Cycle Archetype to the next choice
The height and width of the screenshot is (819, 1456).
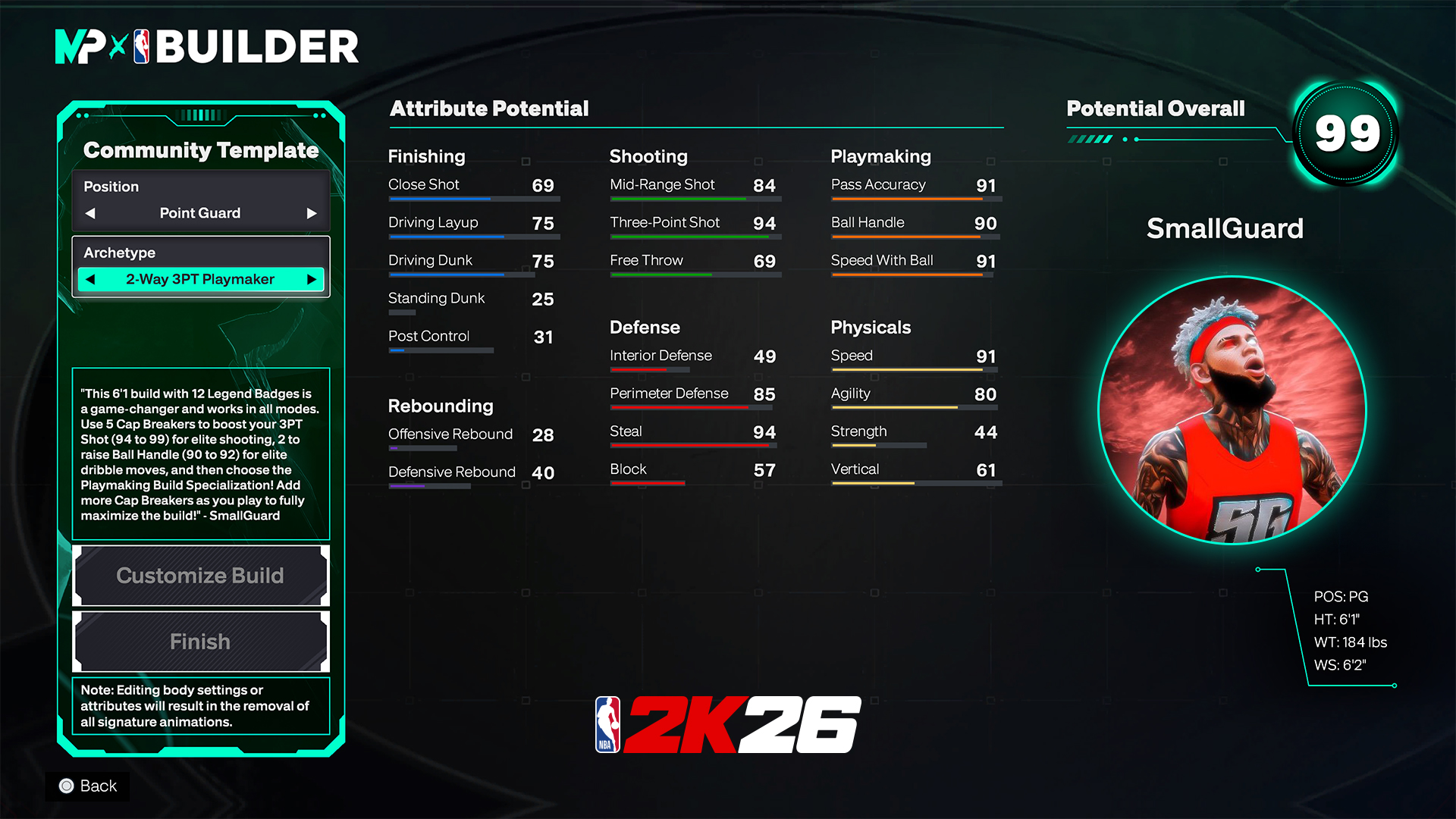click(x=311, y=279)
